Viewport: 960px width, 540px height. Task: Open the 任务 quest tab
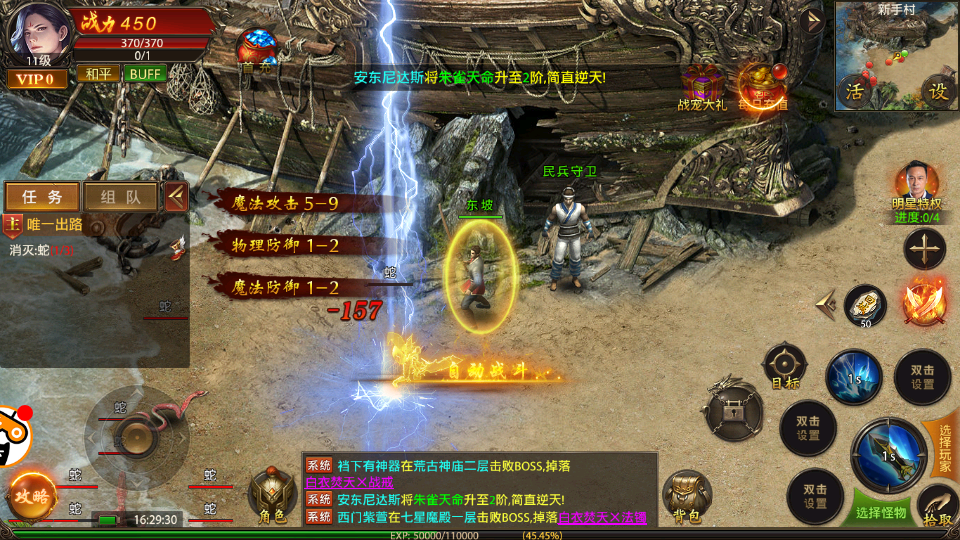coord(42,197)
